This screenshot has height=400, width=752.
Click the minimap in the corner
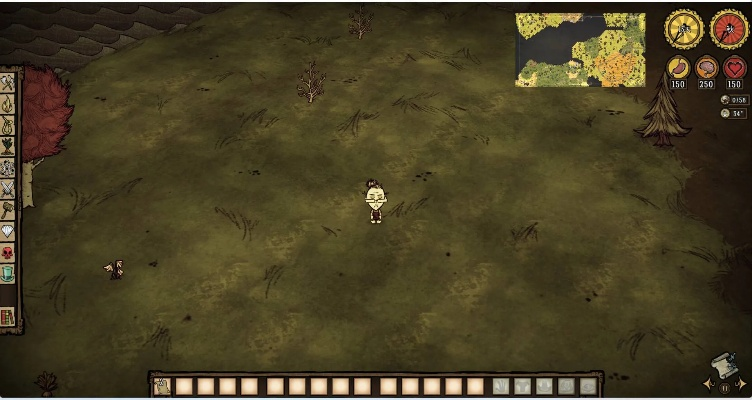pos(579,49)
